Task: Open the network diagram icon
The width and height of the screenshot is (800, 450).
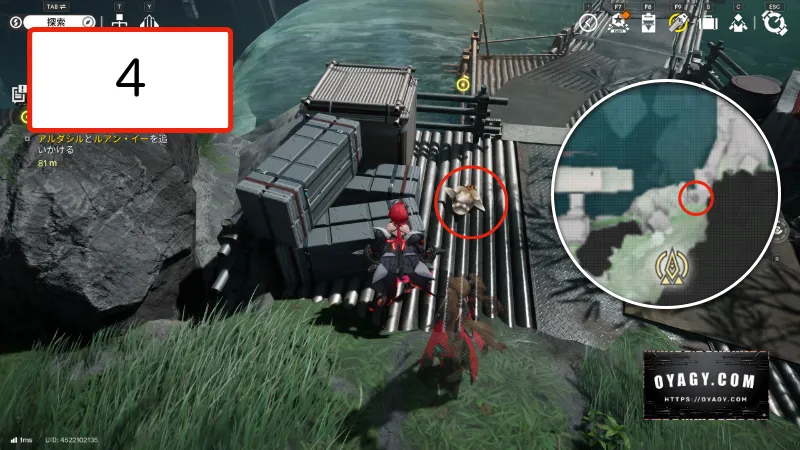Action: coord(121,20)
